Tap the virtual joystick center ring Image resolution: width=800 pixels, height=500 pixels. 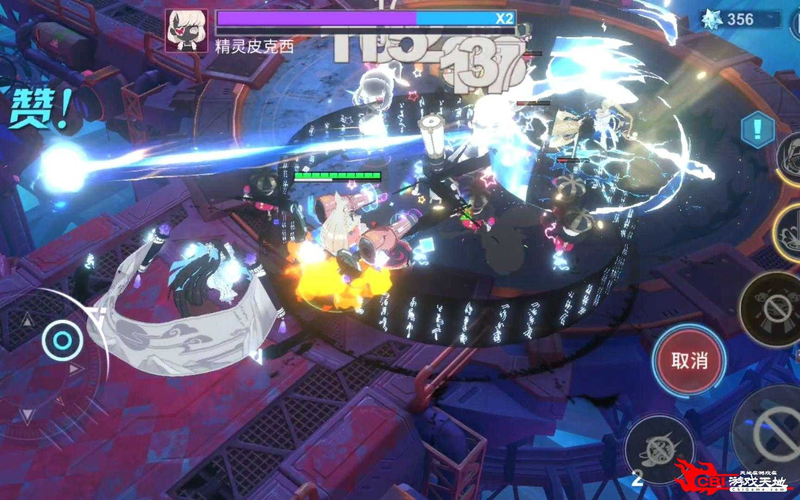[62, 342]
